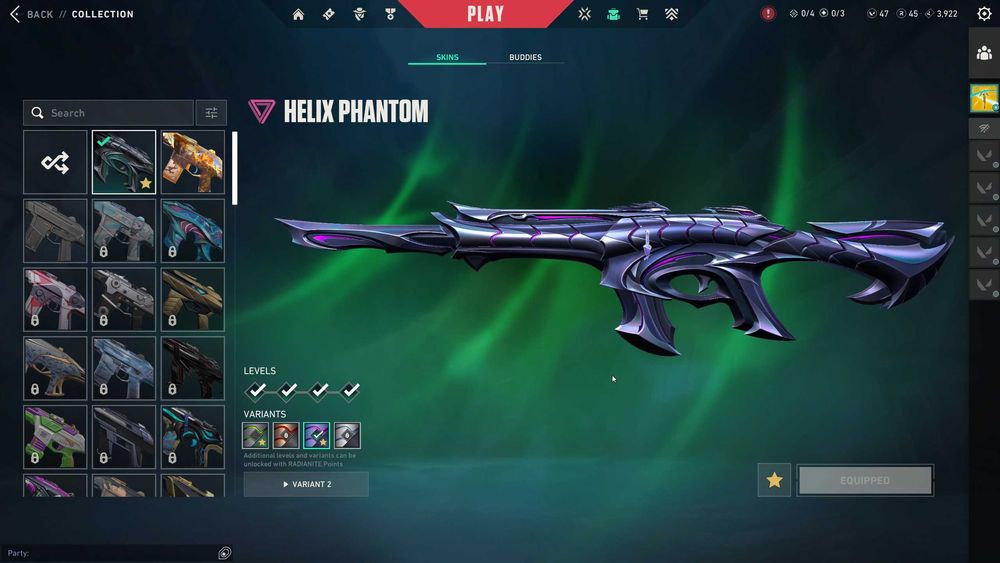Click the red alert notification icon
Image resolution: width=1000 pixels, height=563 pixels.
(x=768, y=14)
